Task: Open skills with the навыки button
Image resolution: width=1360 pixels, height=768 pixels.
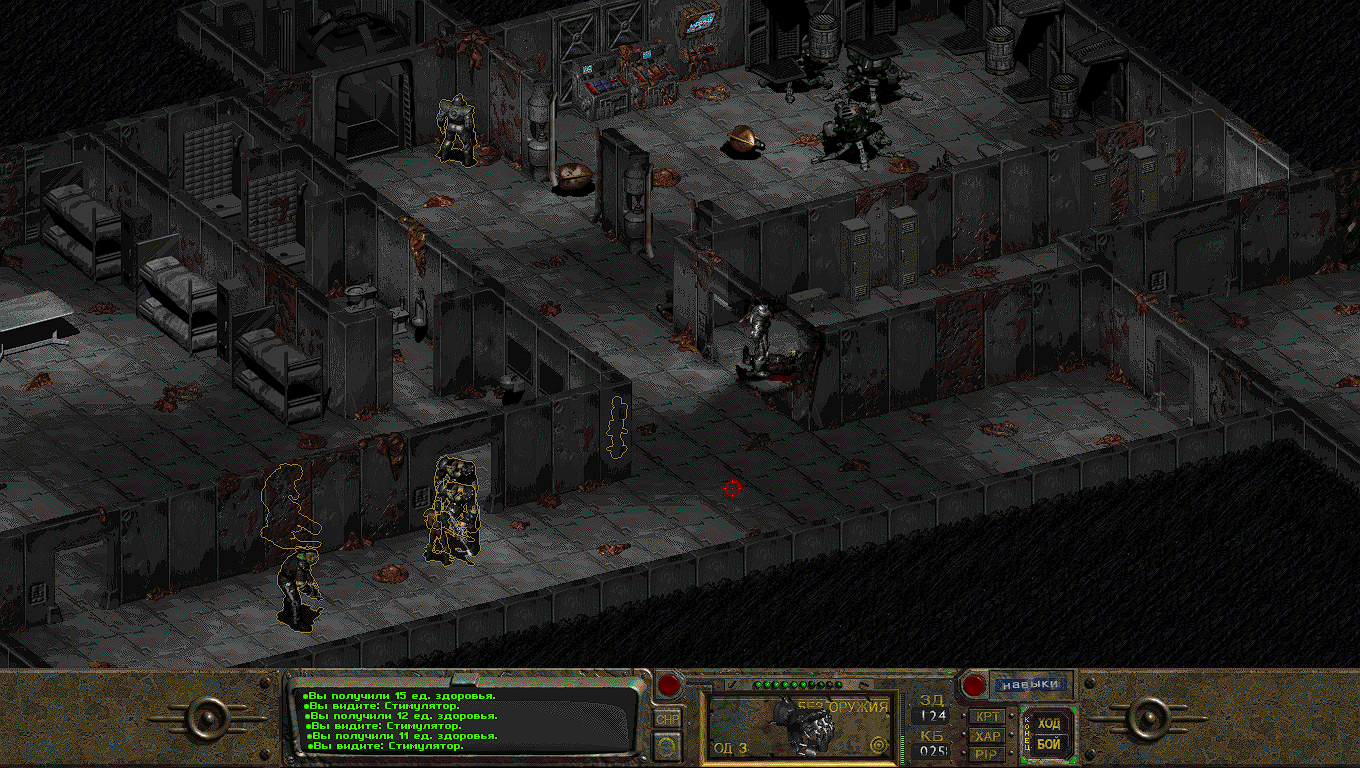Action: tap(1030, 685)
